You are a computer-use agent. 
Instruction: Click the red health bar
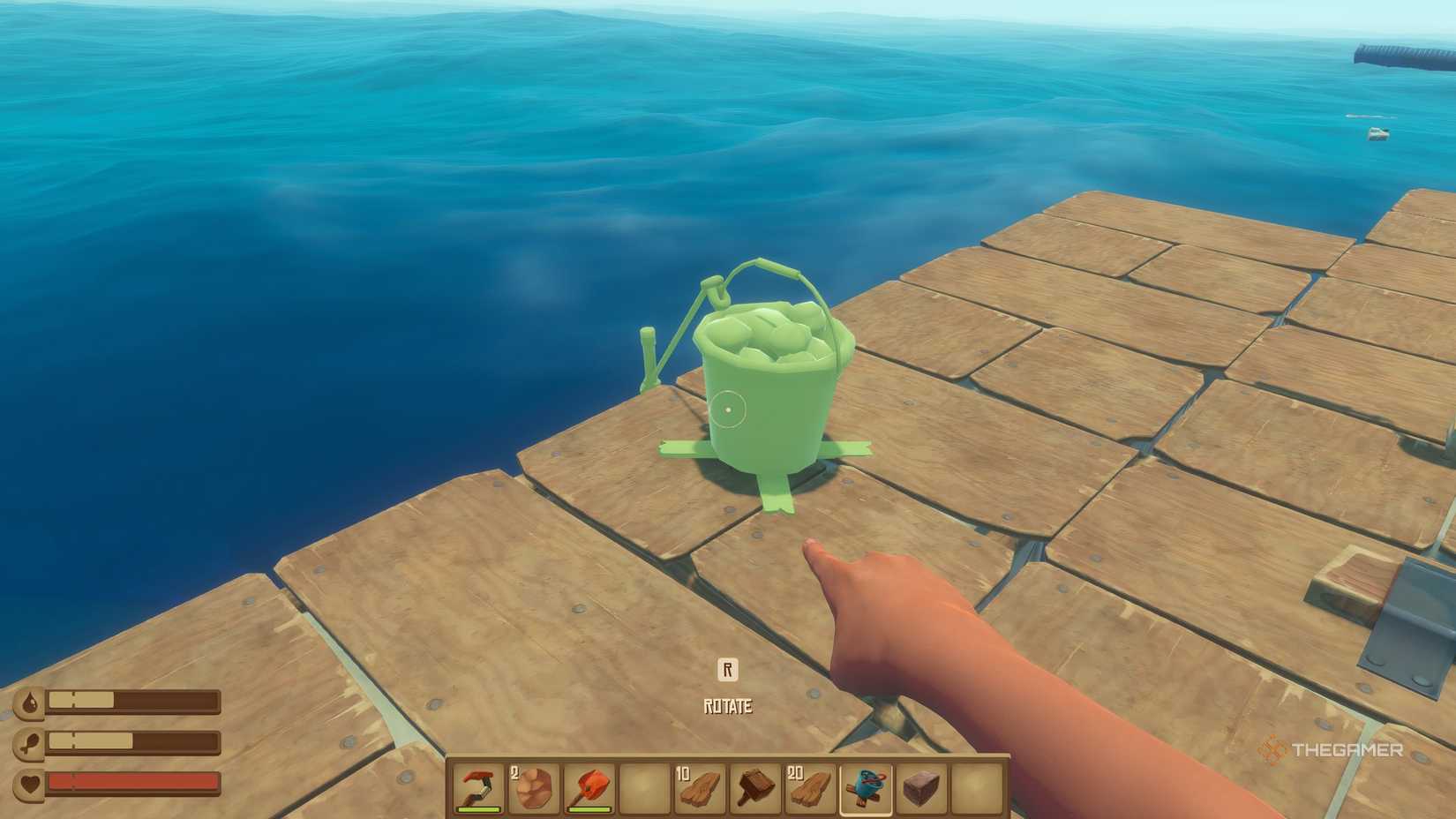[131, 782]
